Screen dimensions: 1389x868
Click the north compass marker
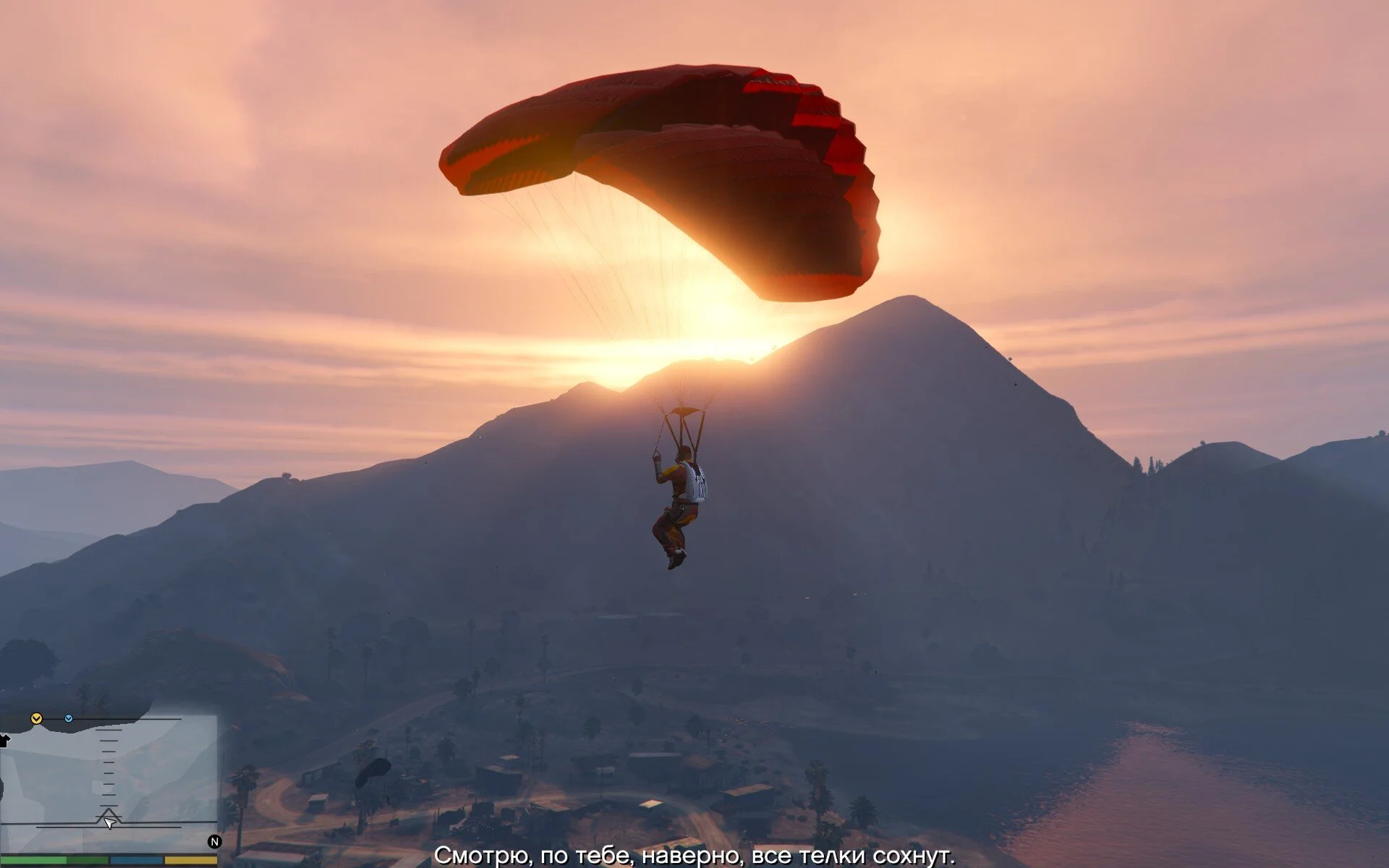214,841
